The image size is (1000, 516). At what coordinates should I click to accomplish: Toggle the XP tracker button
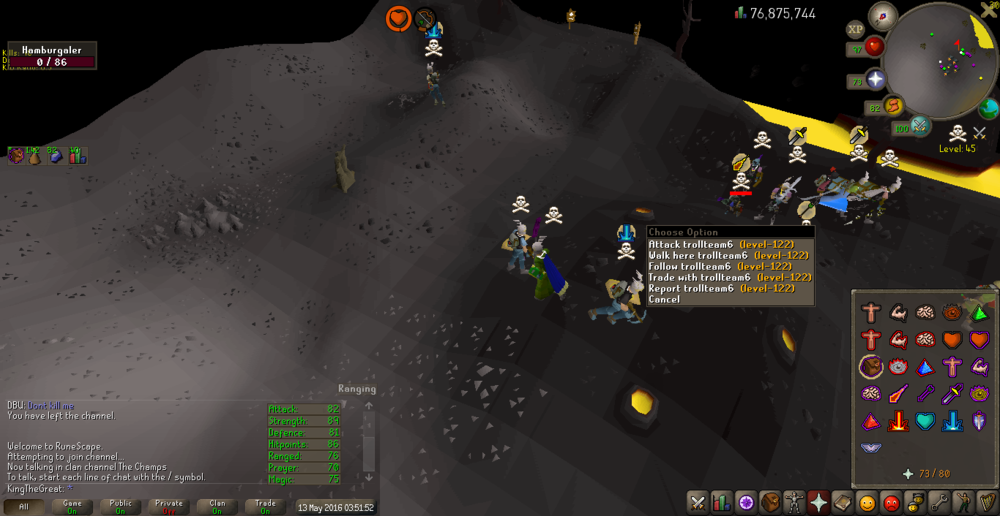click(x=855, y=29)
